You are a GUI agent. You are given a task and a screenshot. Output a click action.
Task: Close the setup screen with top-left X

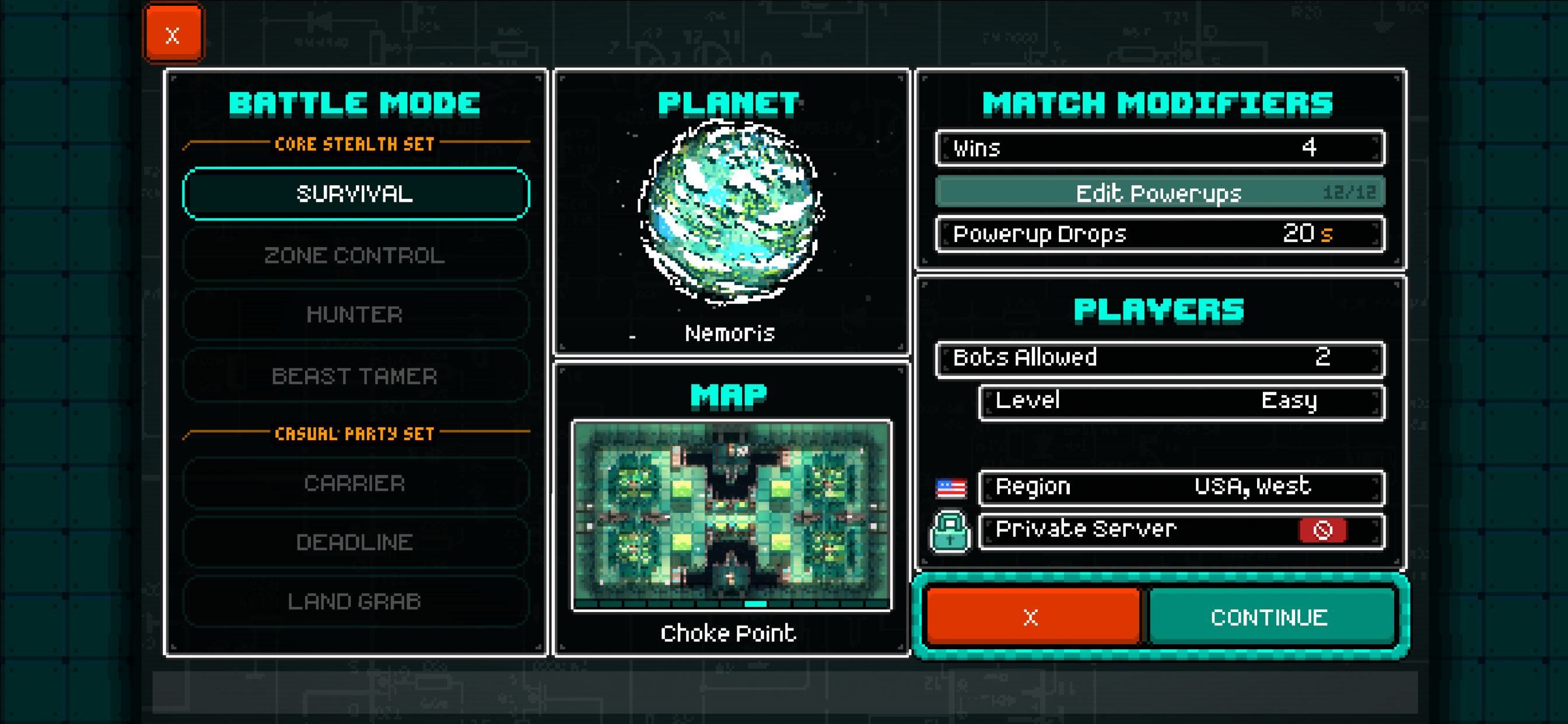(173, 34)
